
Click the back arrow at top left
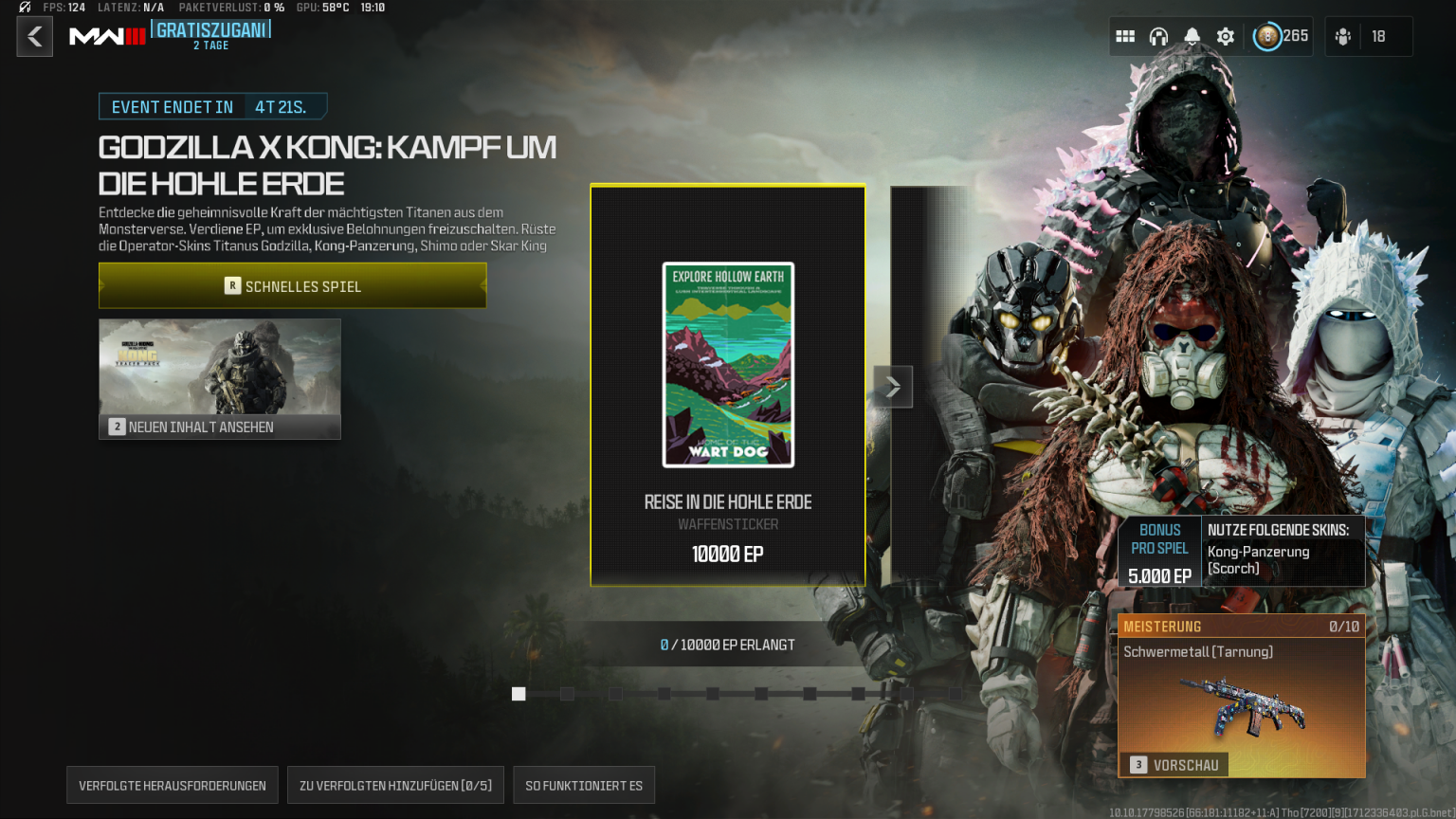(x=34, y=36)
